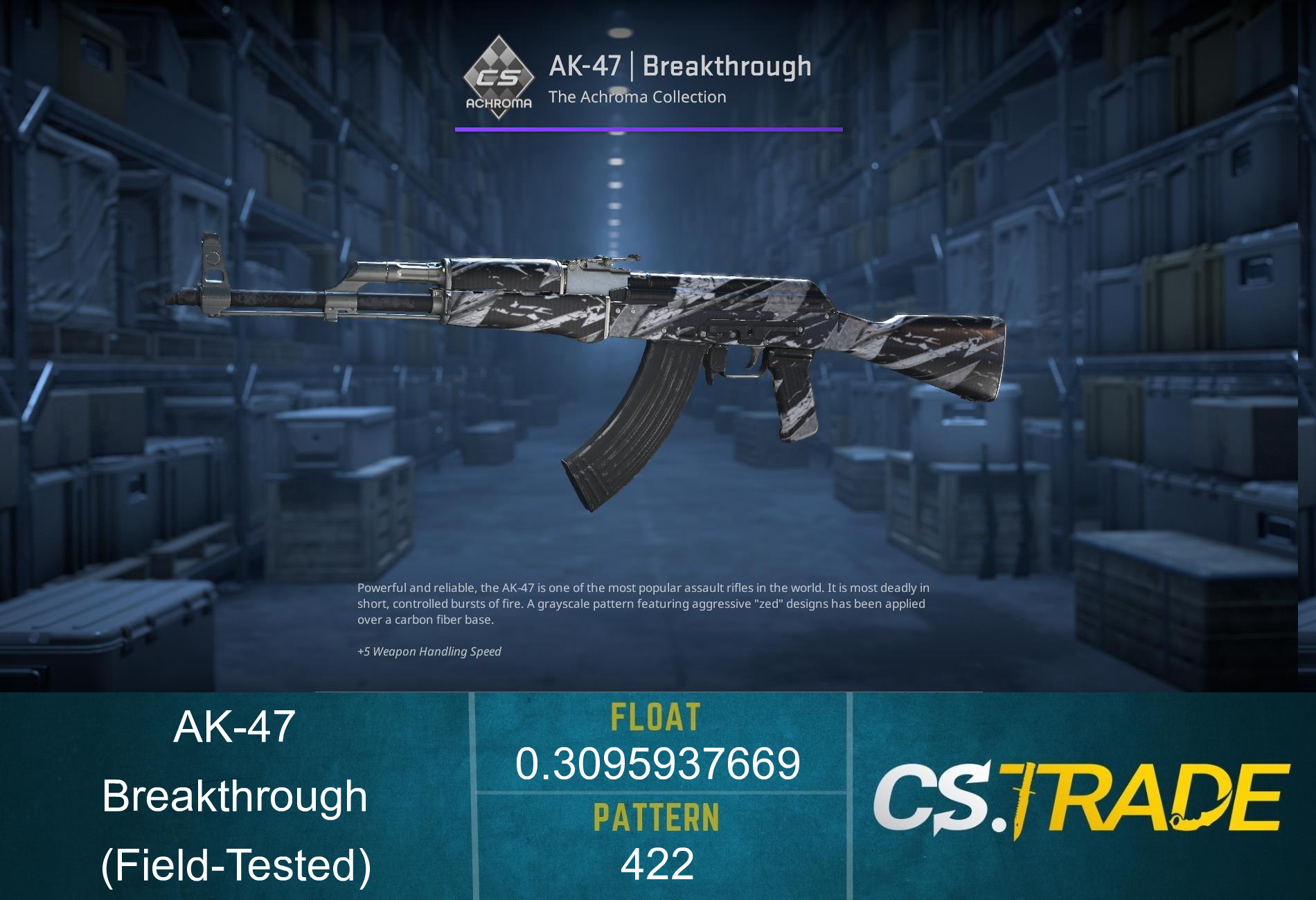
Task: Toggle the +5 Weapon Handling Speed perk
Action: (429, 651)
